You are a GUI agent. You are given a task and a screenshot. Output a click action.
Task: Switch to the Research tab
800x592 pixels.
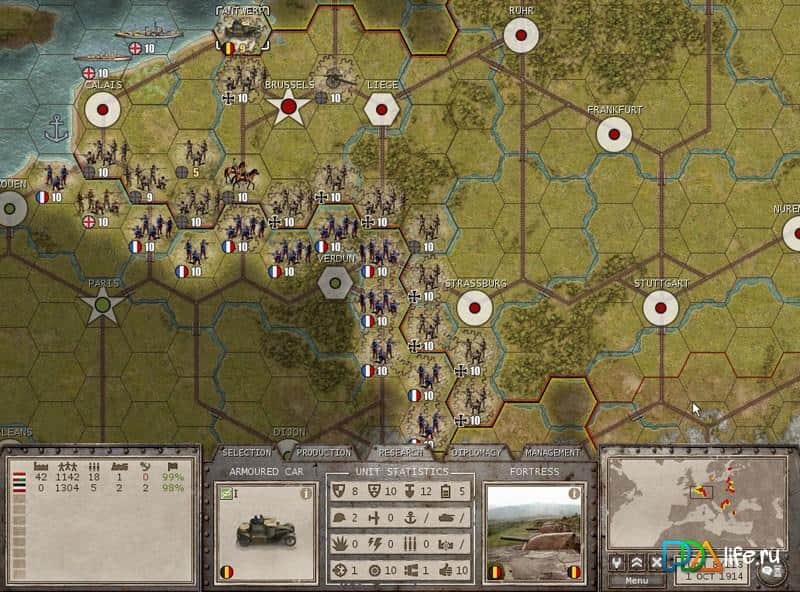point(399,453)
